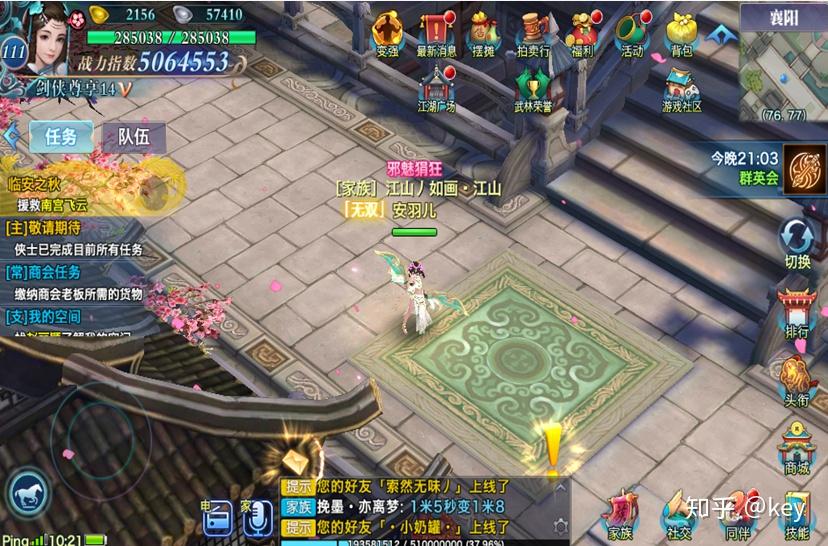Image resolution: width=828 pixels, height=546 pixels.
Task: Open the 武林荣誉 honor icon
Action: [x=533, y=89]
